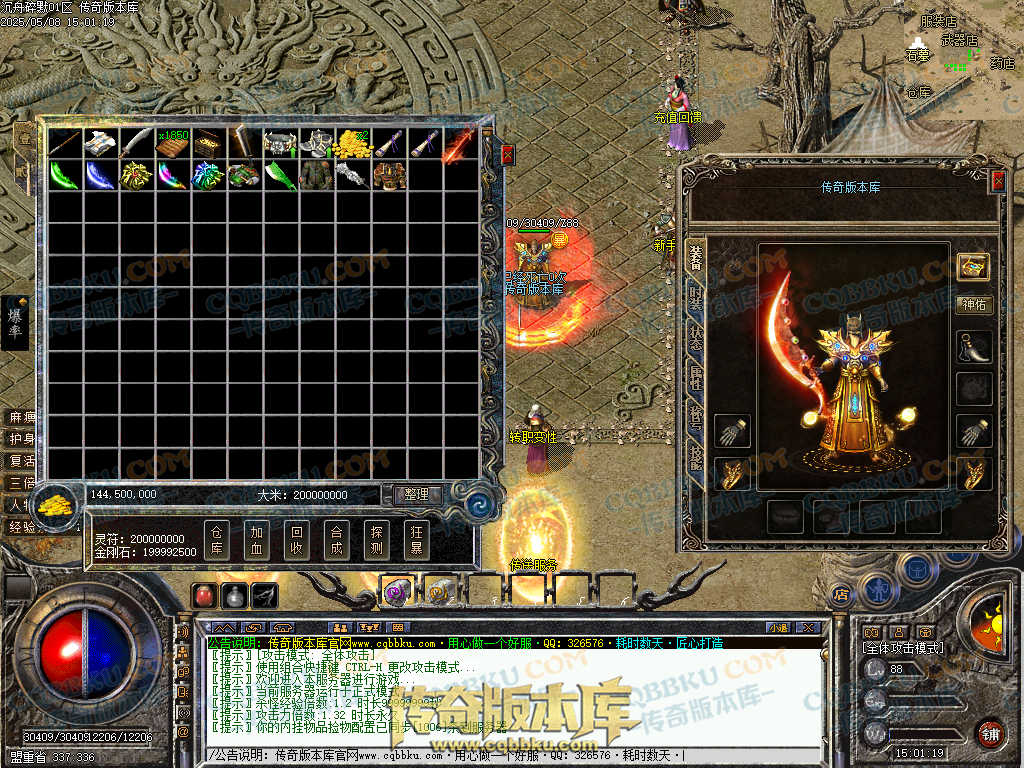Open the 仓库 warehouse button
This screenshot has width=1024, height=768.
[x=217, y=540]
